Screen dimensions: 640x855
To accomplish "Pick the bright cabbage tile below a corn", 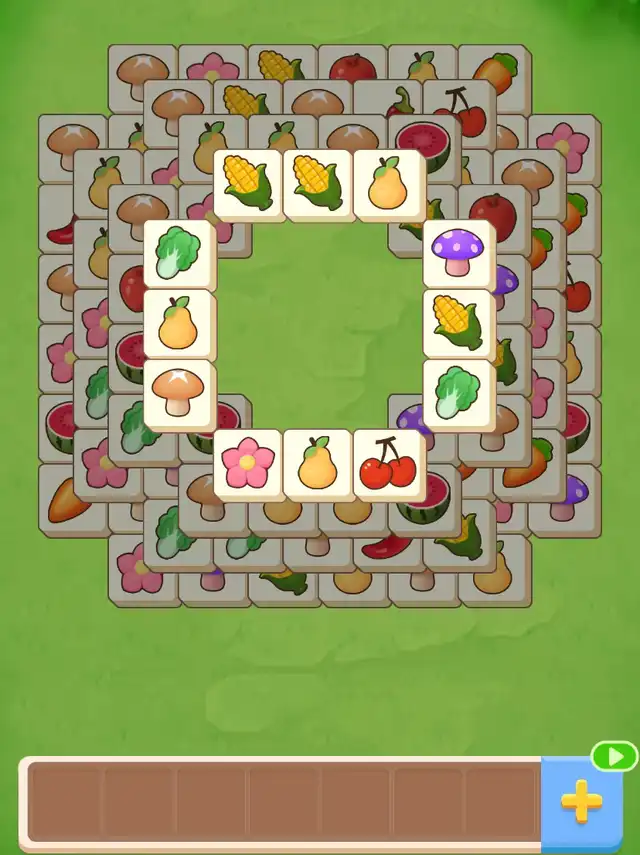I will point(458,394).
